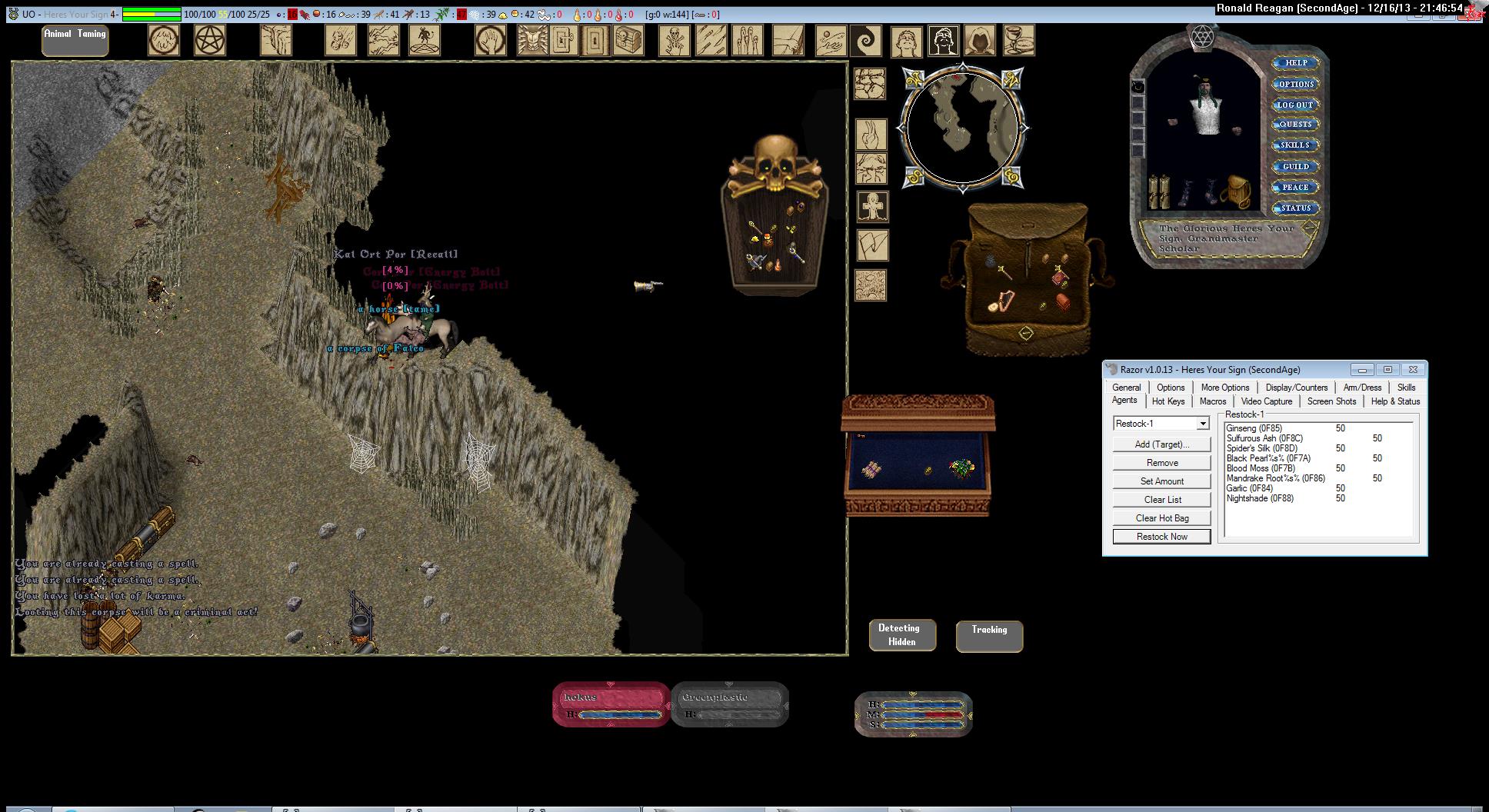Close the Razor window
The height and width of the screenshot is (812, 1489).
pyautogui.click(x=1413, y=370)
